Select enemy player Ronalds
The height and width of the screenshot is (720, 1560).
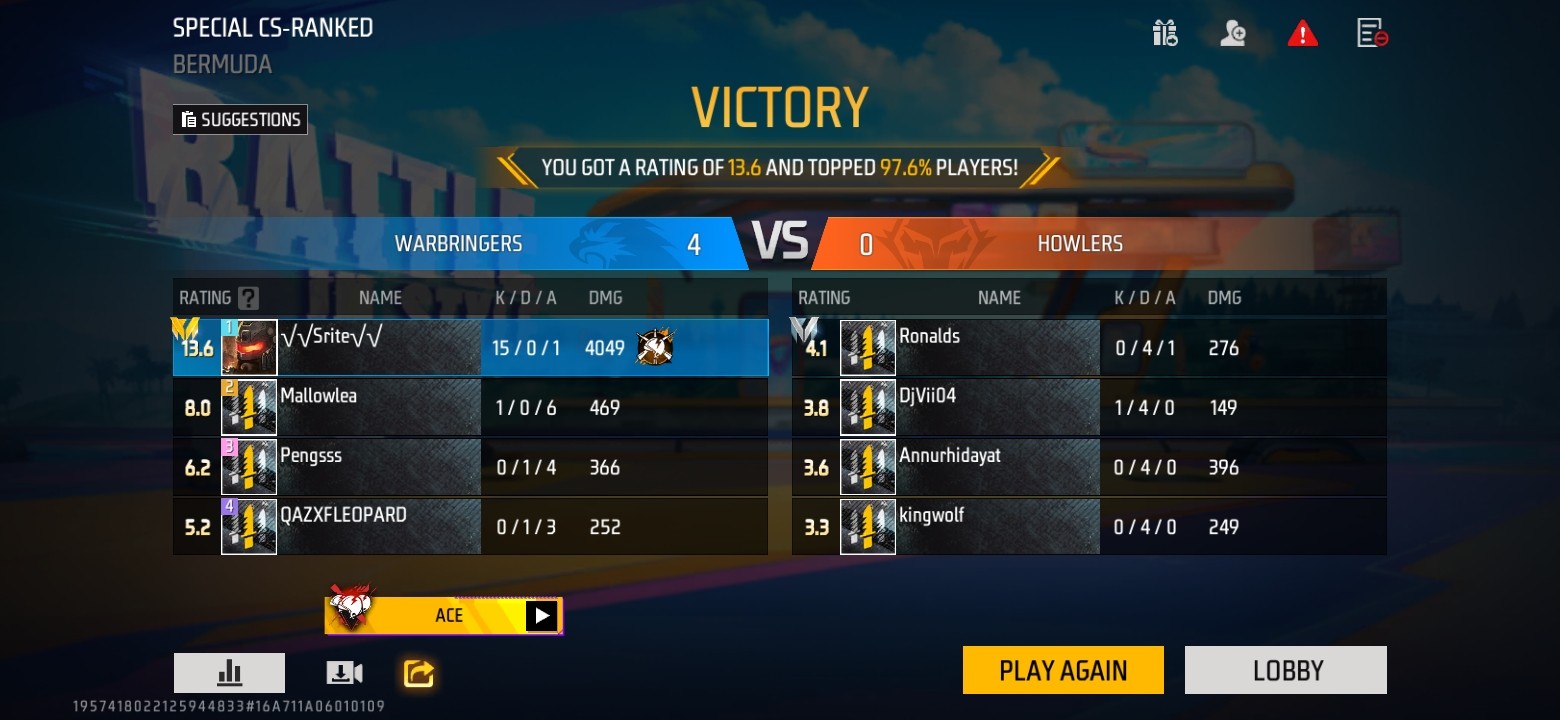pyautogui.click(x=1088, y=348)
